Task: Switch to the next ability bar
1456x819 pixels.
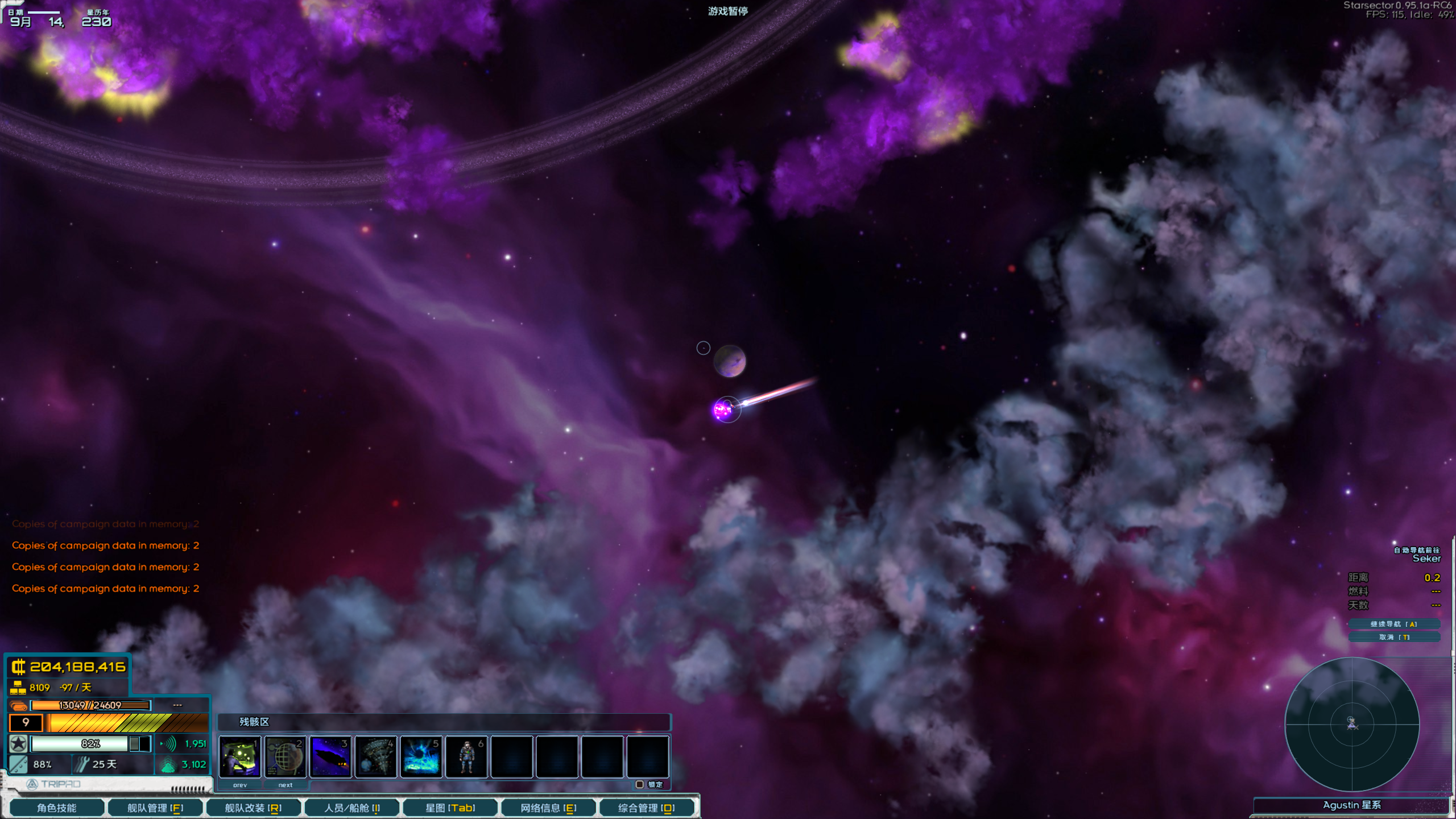Action: (x=286, y=785)
